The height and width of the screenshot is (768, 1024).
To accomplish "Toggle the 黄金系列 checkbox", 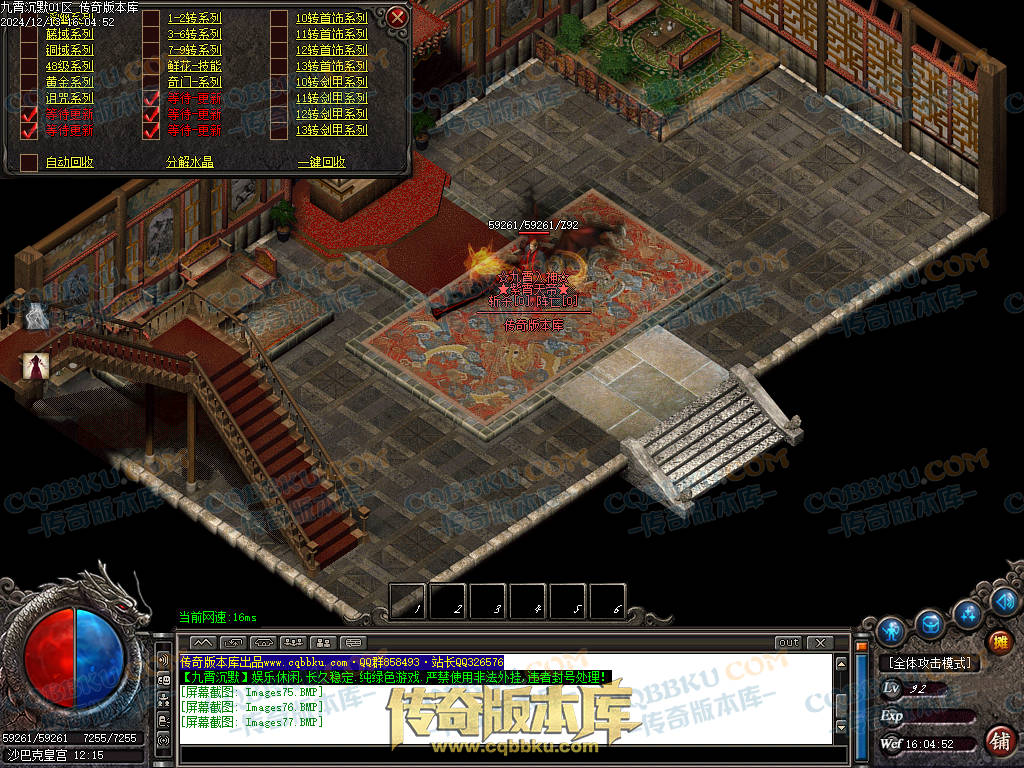I will coord(29,82).
